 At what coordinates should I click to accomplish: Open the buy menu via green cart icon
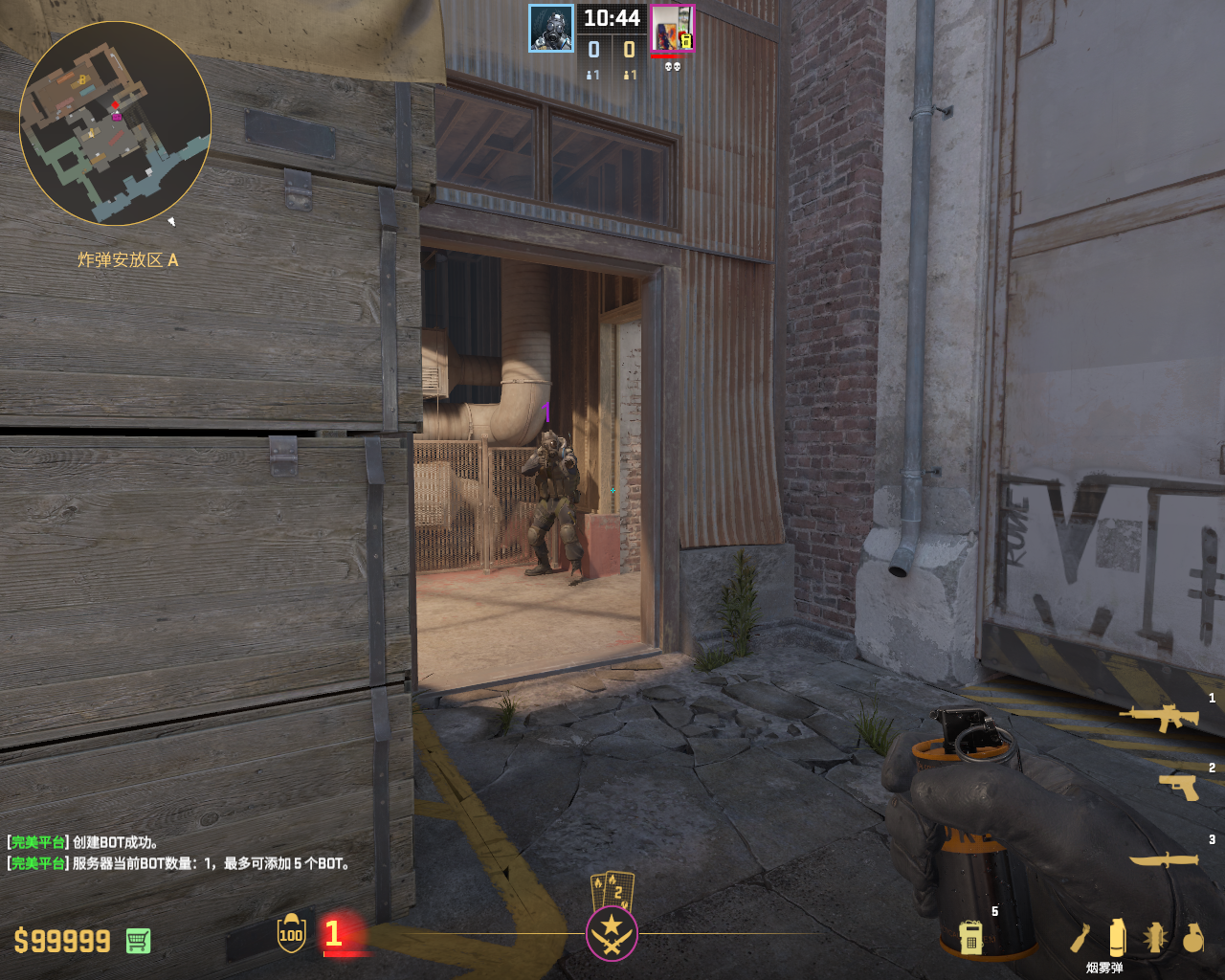pos(138,941)
